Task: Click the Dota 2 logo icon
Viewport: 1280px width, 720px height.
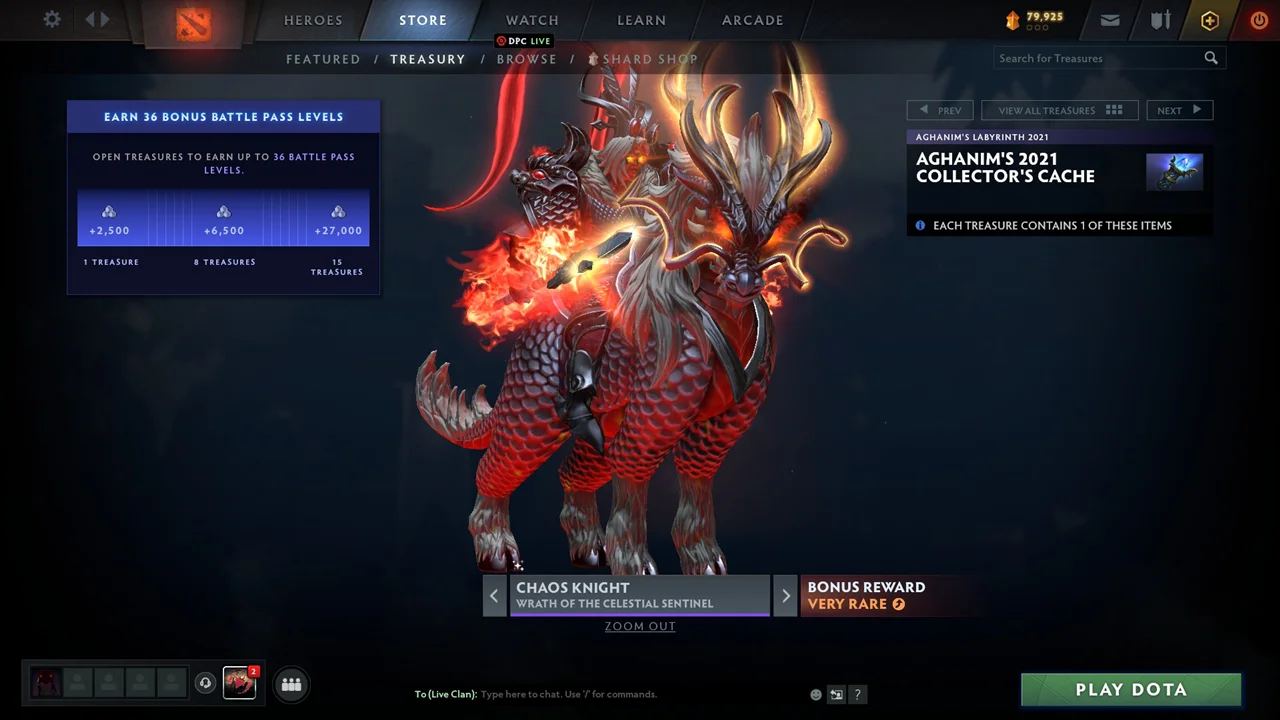Action: pos(194,22)
